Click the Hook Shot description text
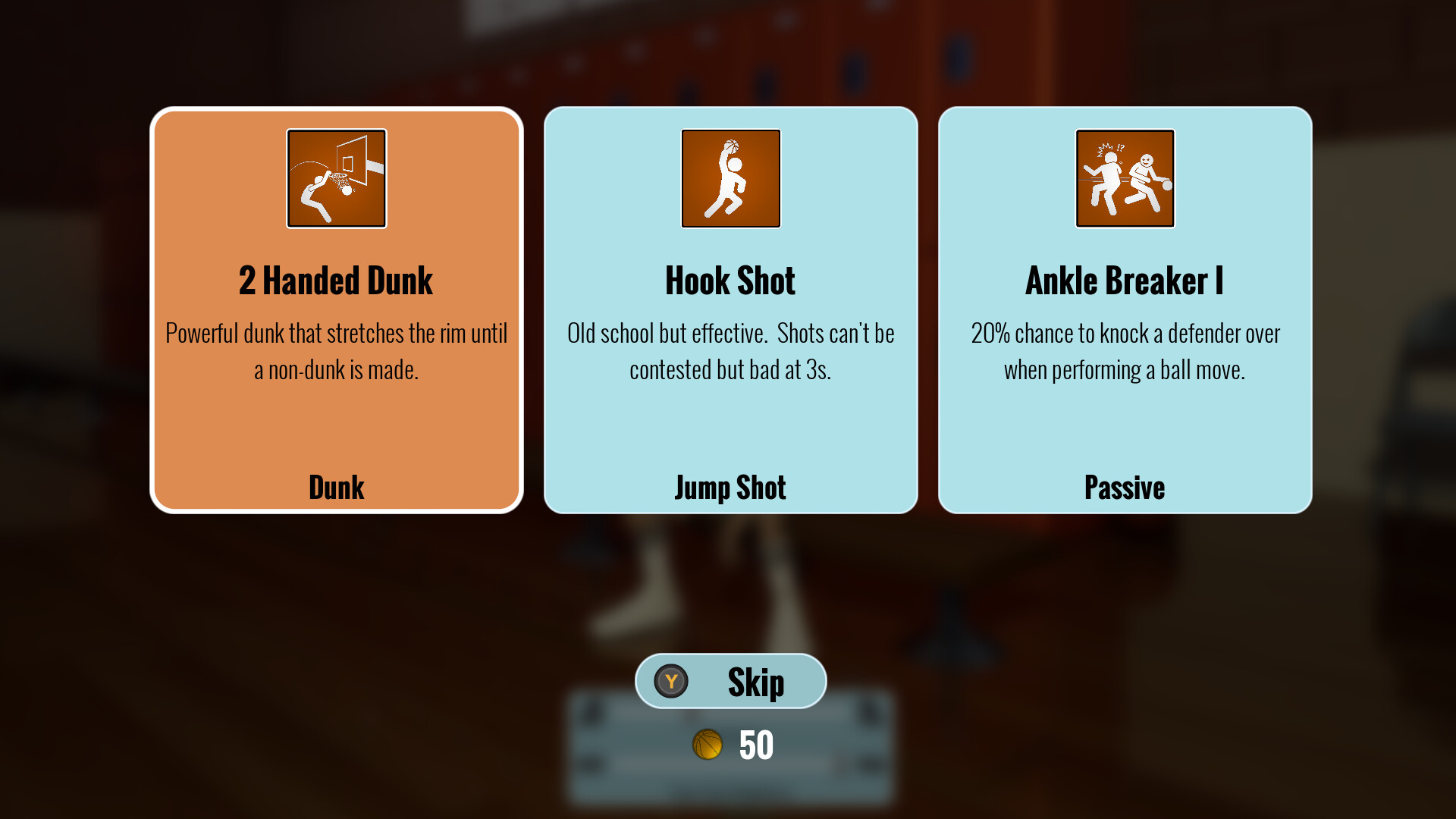 tap(730, 351)
